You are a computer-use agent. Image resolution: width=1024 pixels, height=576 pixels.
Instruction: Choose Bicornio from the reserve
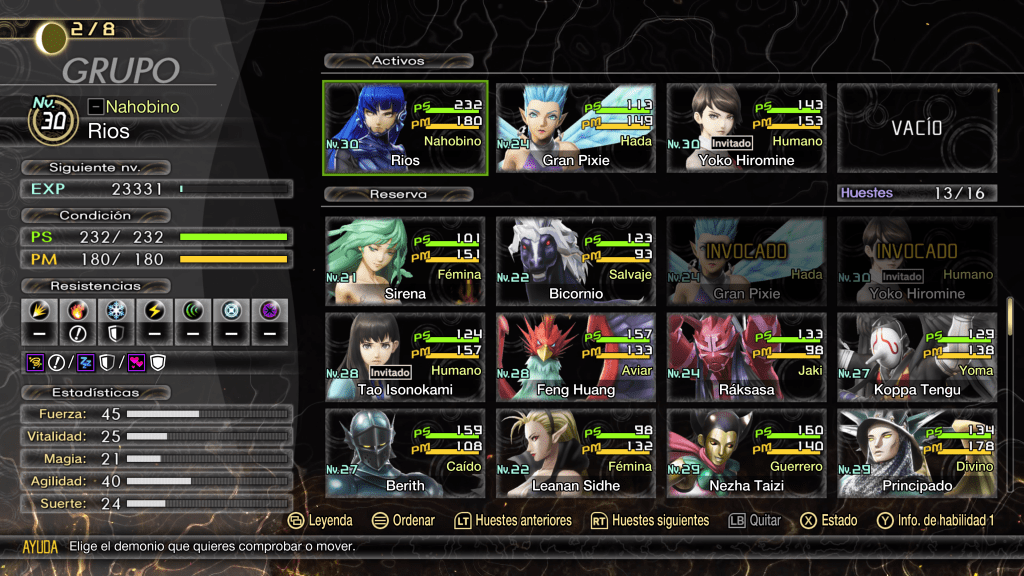(x=576, y=259)
